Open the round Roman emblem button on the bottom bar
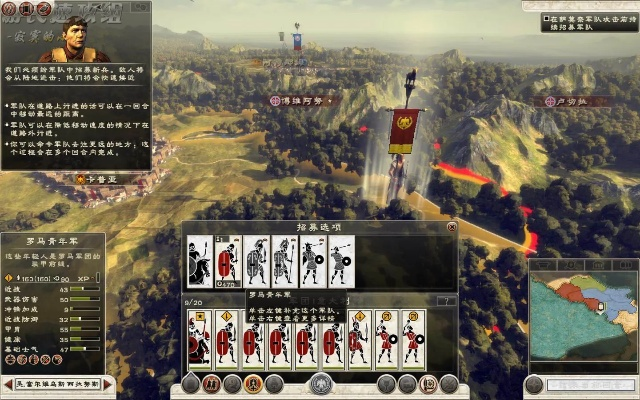Screen dimensions: 640x400 pyautogui.click(x=320, y=384)
